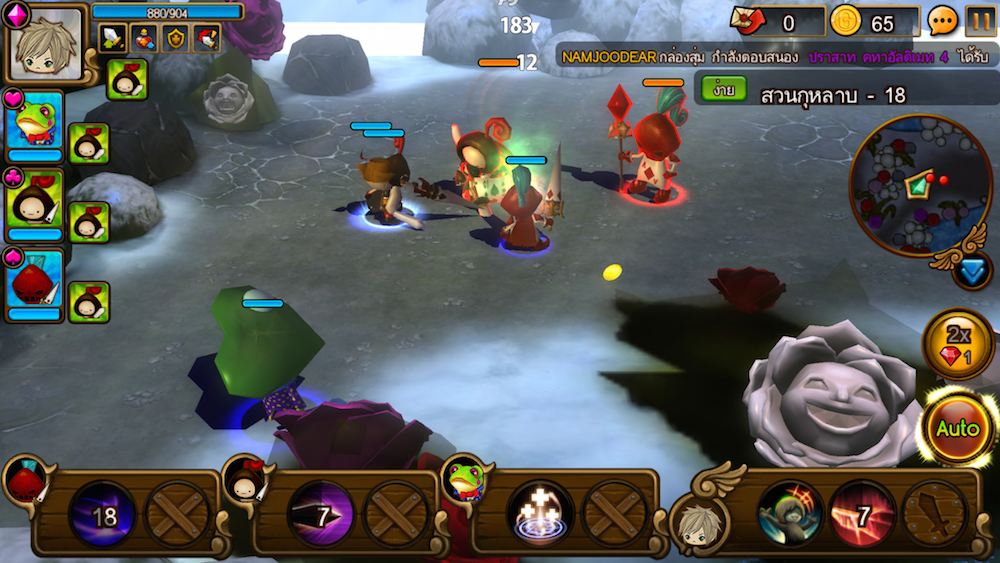Screen dimensions: 1000x563
Task: Trigger the hero's red slash skill
Action: [862, 515]
